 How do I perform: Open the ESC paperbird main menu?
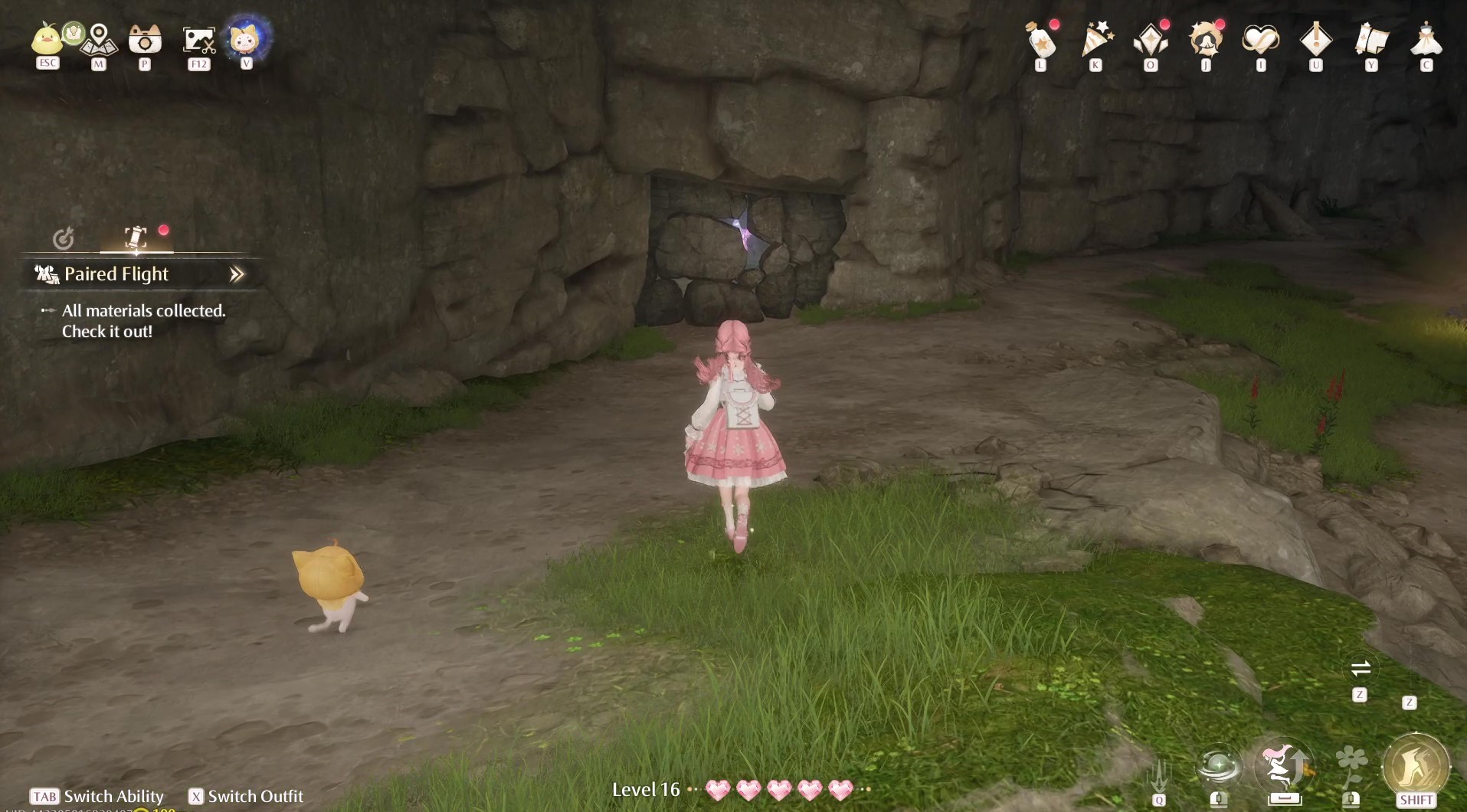click(x=47, y=38)
